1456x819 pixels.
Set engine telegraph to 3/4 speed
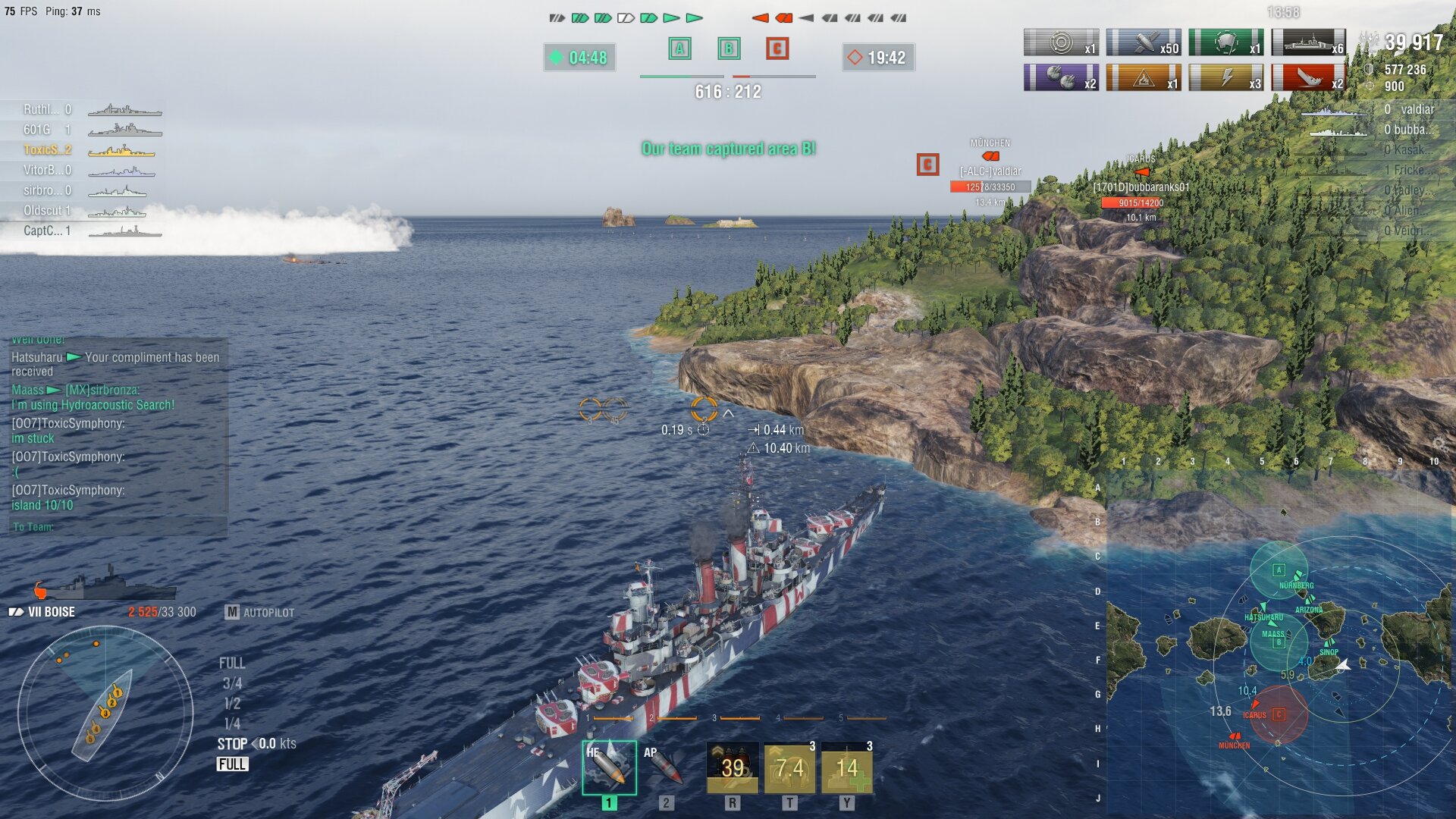[x=232, y=683]
